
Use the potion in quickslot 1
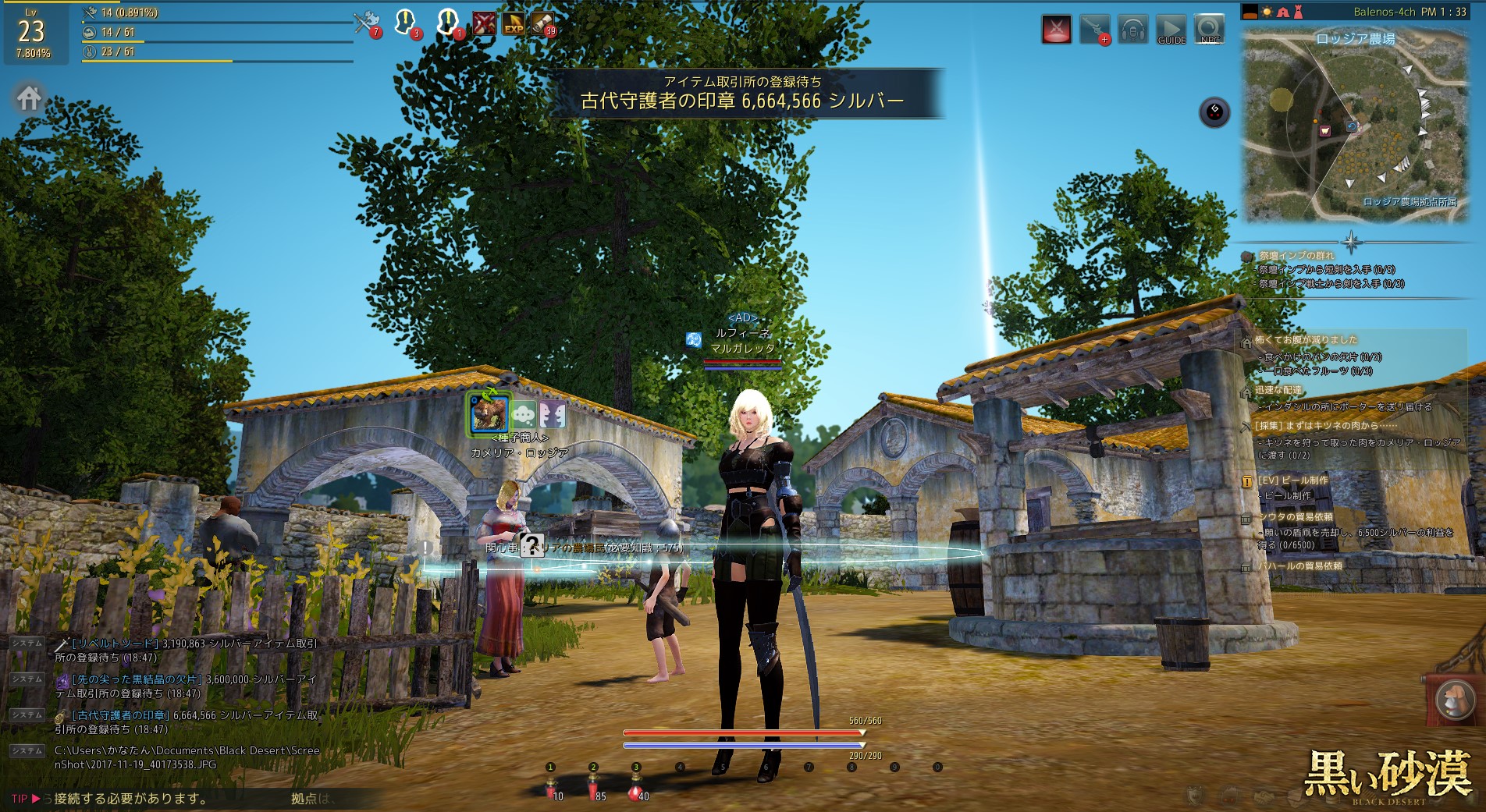tap(552, 789)
